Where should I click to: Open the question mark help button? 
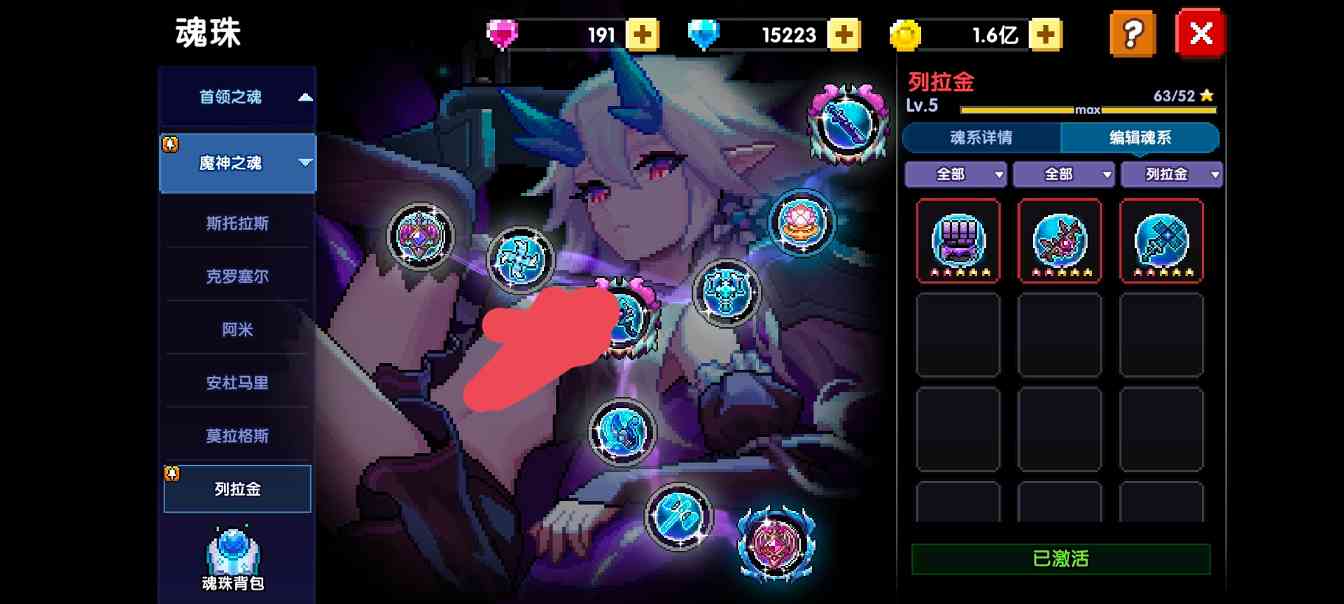pos(1132,34)
